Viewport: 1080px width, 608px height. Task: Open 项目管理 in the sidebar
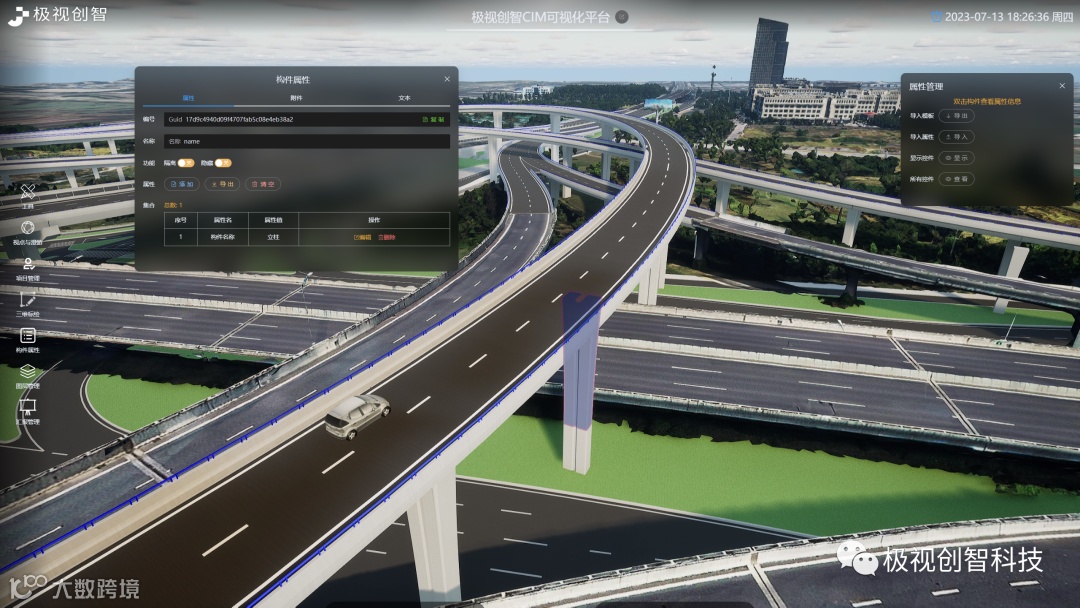pos(28,268)
